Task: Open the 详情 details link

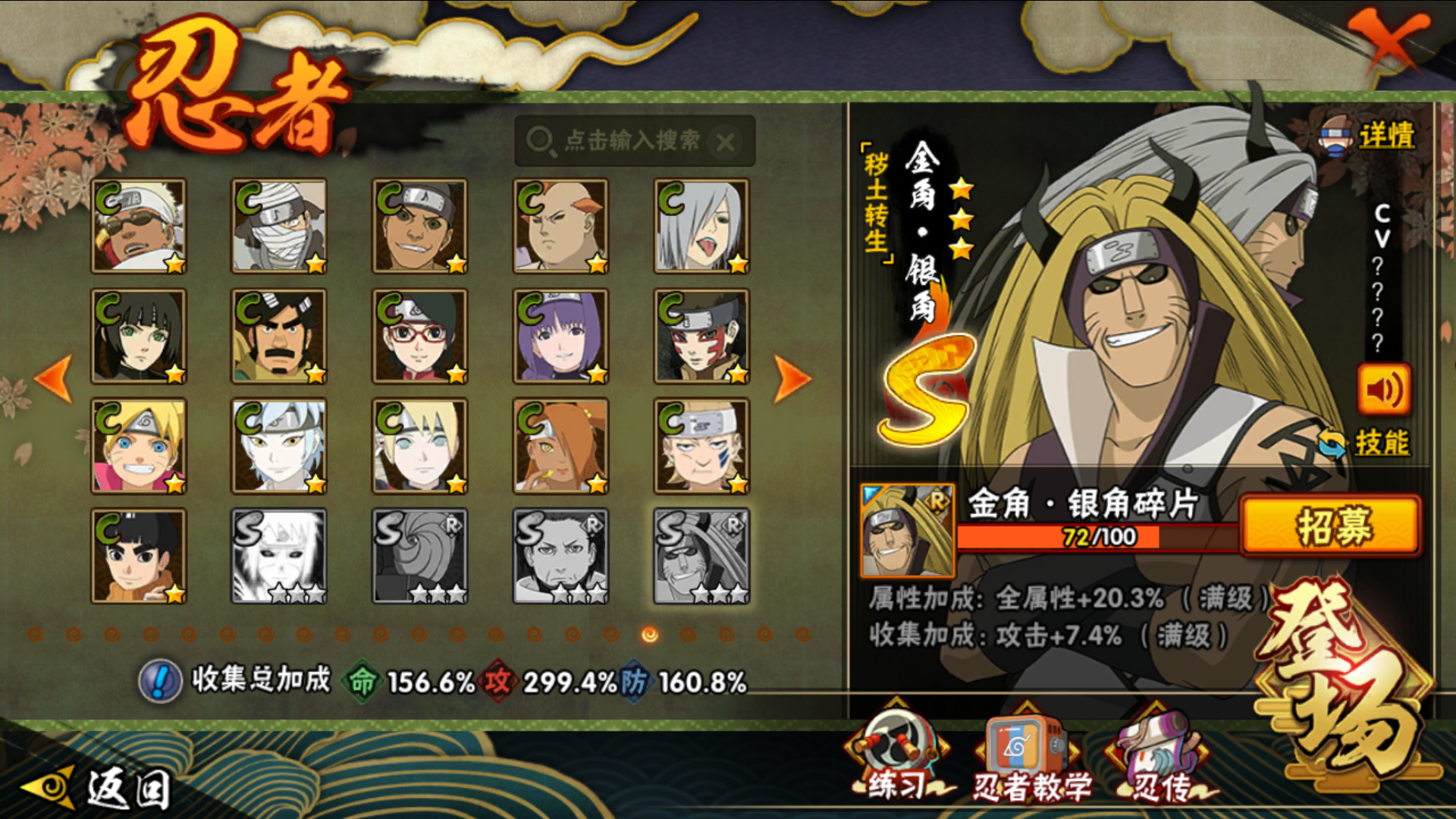Action: [x=1385, y=136]
